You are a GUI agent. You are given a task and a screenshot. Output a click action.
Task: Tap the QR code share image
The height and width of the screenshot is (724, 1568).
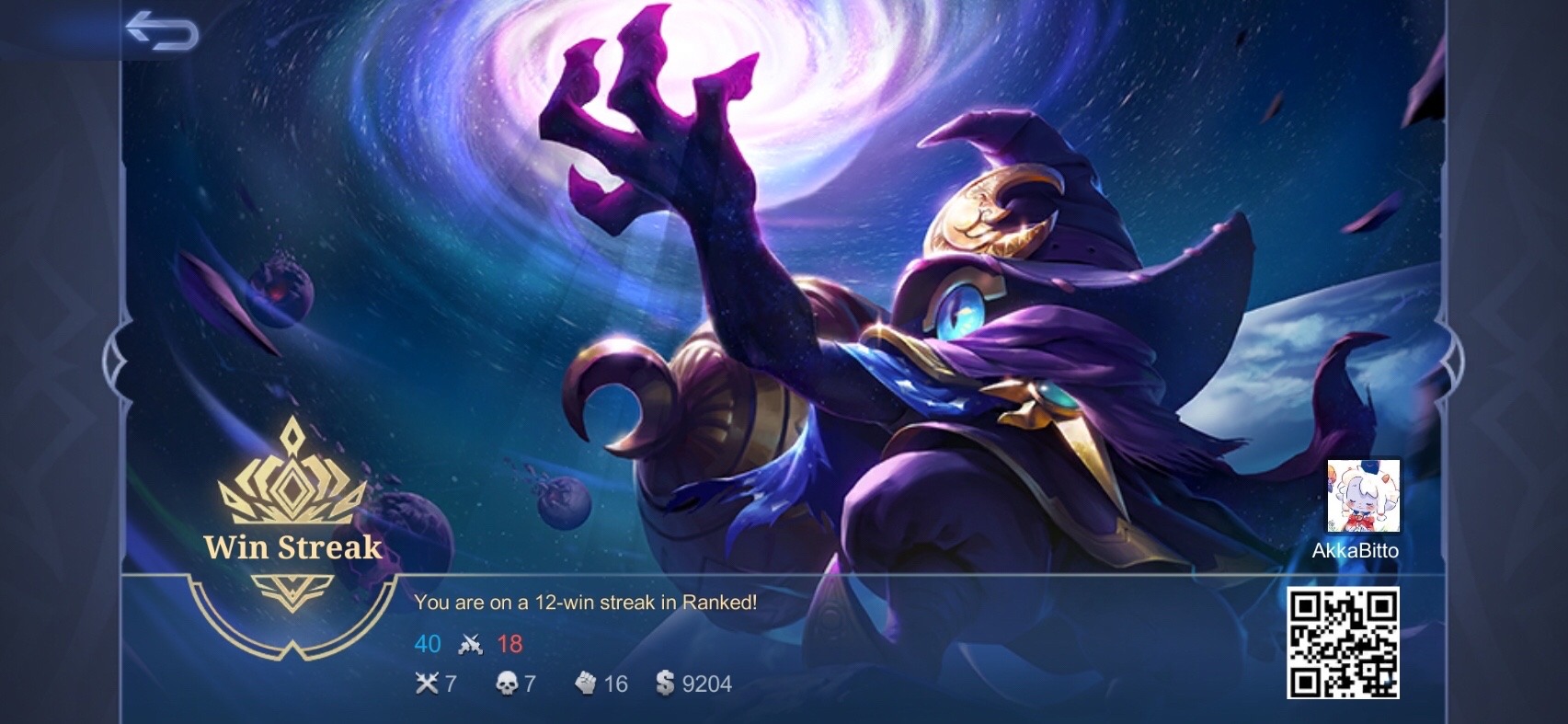pyautogui.click(x=1343, y=642)
